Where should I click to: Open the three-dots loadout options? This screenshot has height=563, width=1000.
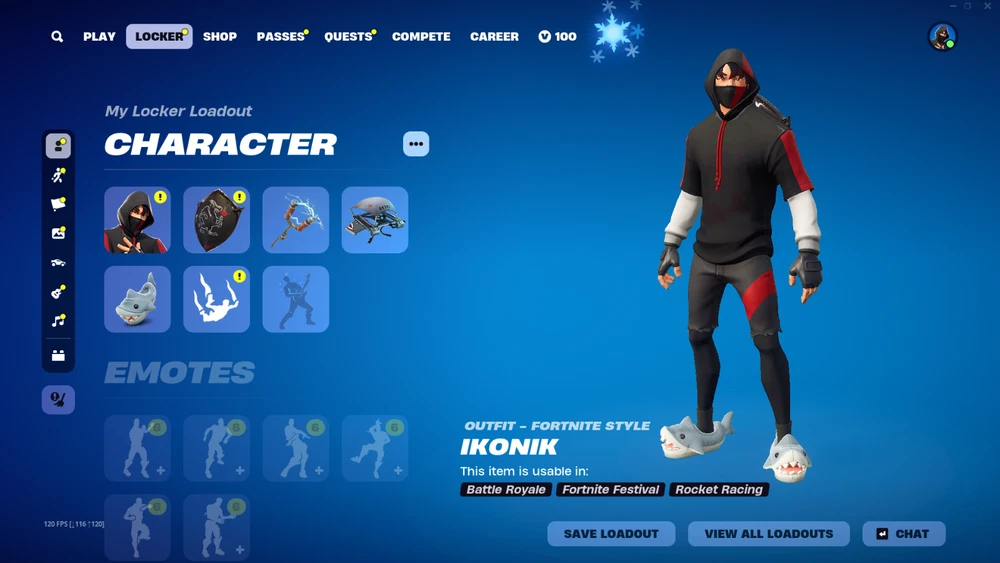point(416,144)
